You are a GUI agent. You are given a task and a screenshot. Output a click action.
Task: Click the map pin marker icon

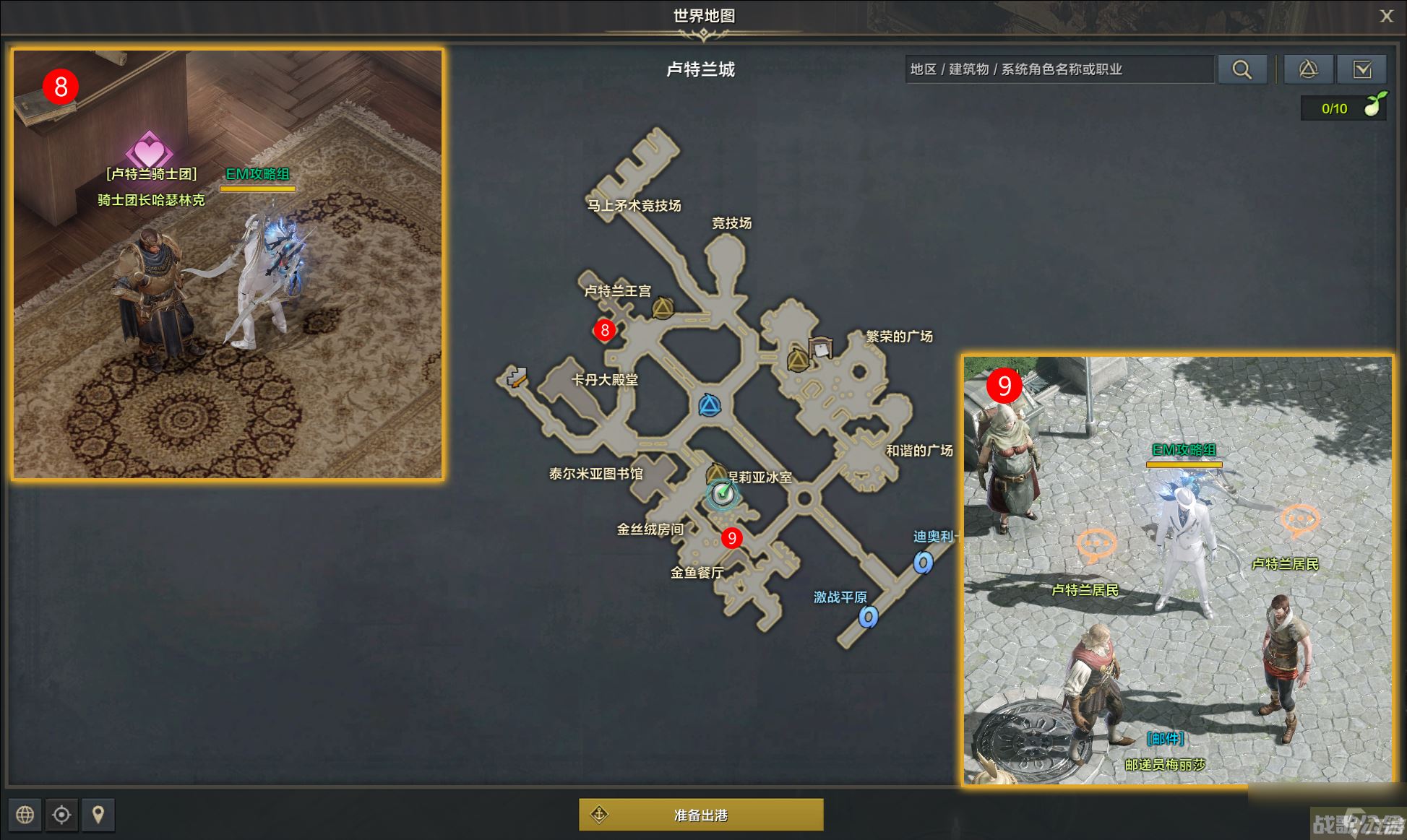point(98,815)
